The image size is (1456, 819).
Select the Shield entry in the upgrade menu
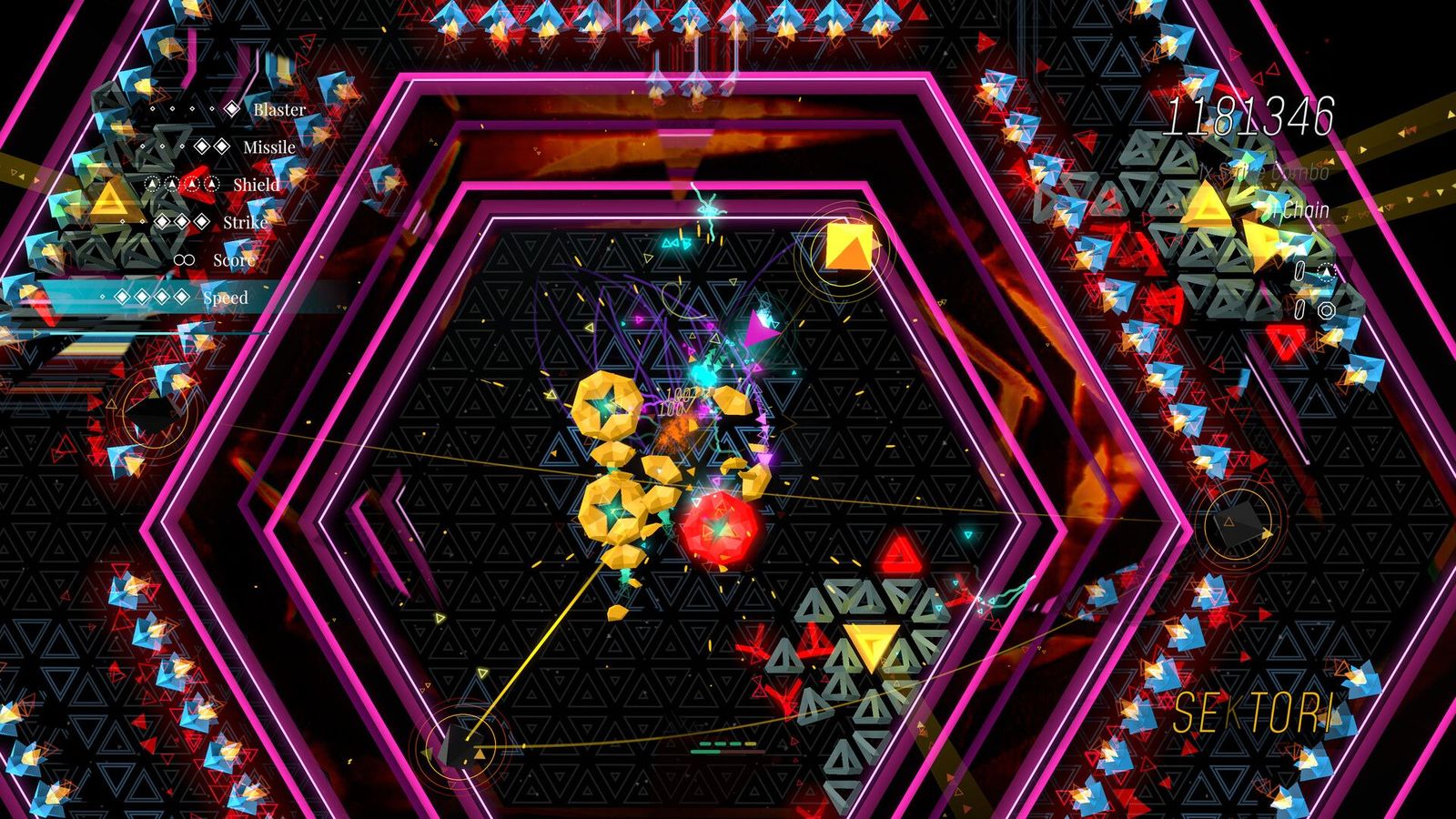point(256,185)
